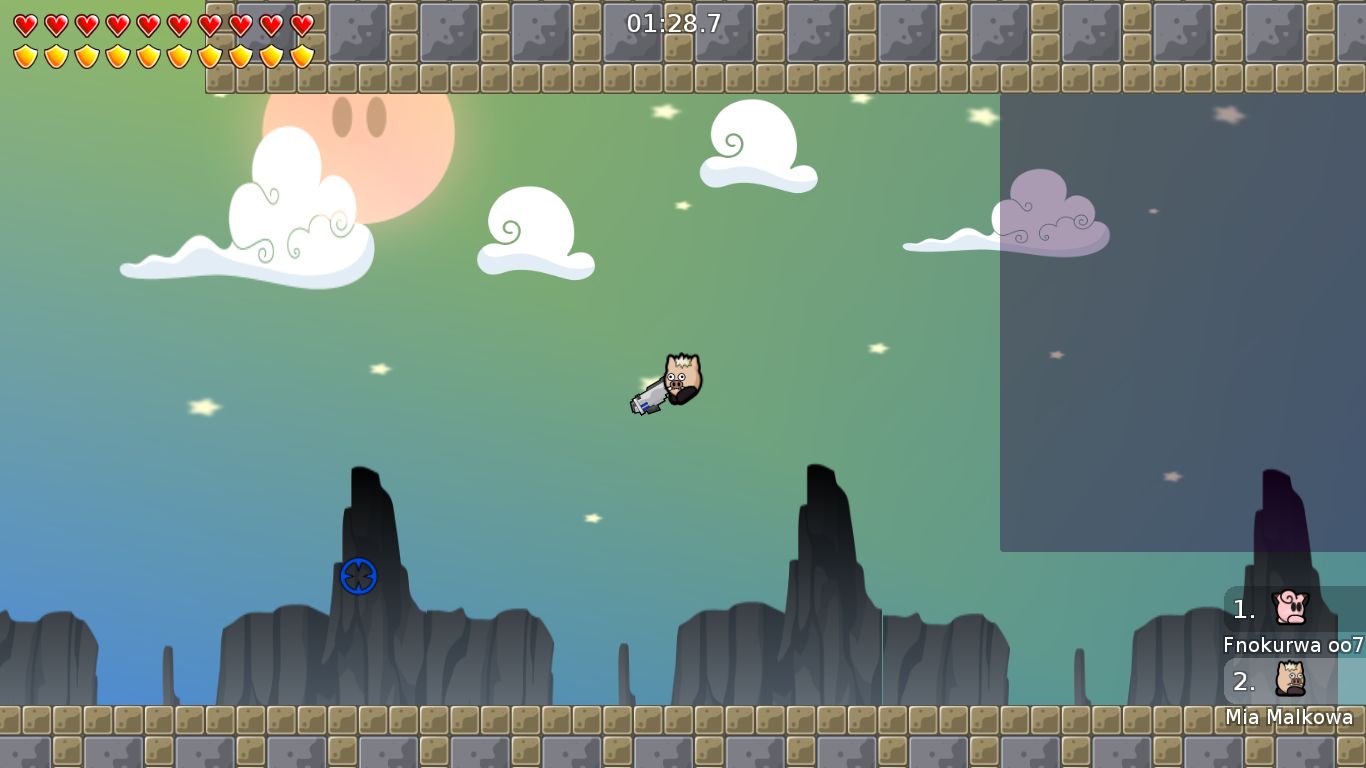The width and height of the screenshot is (1366, 768).
Task: Collect the blue clover pickup on the cliff
Action: tap(357, 577)
